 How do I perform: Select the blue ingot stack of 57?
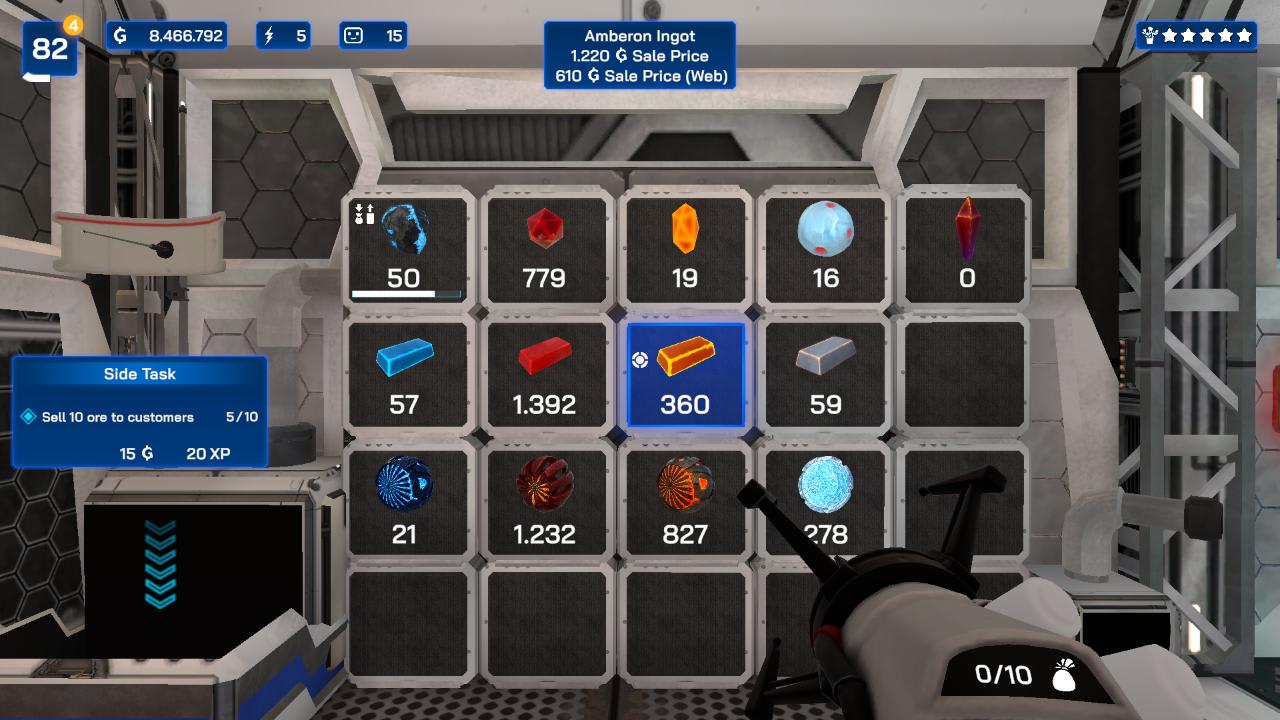[x=406, y=375]
